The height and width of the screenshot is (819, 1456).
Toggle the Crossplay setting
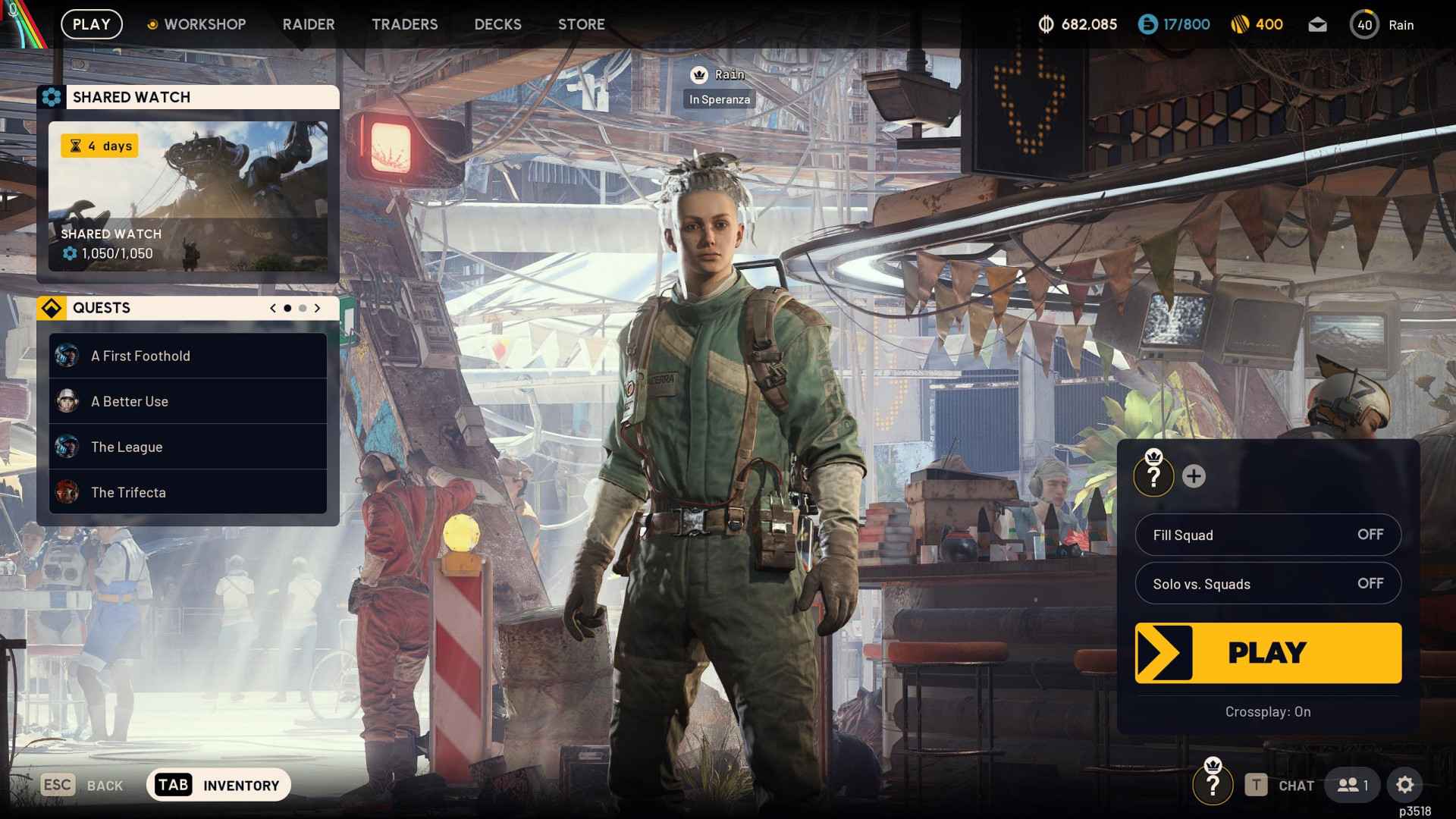pos(1267,711)
